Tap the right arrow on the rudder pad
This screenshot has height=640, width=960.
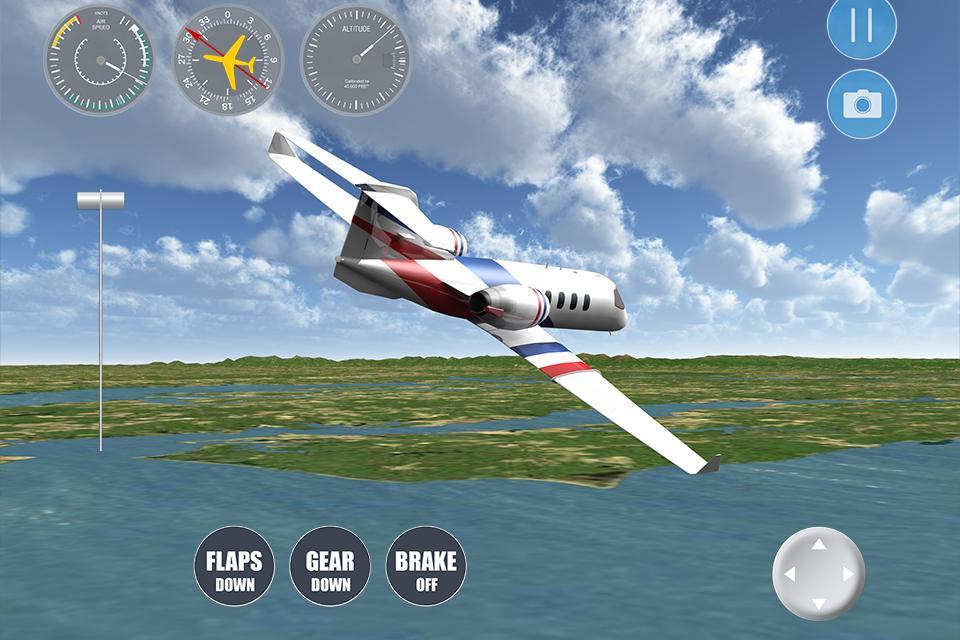[849, 575]
